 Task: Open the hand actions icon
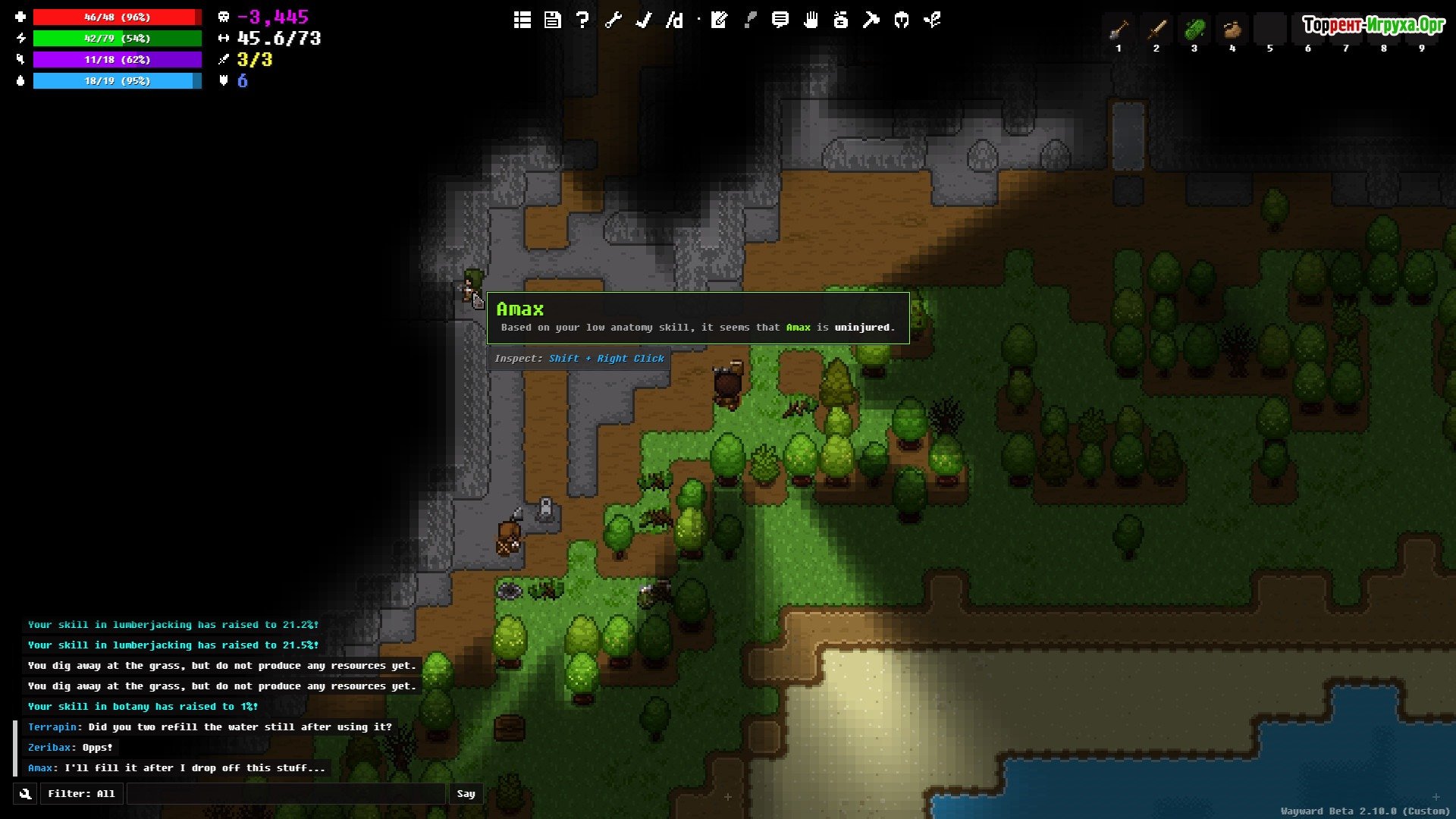pos(811,20)
